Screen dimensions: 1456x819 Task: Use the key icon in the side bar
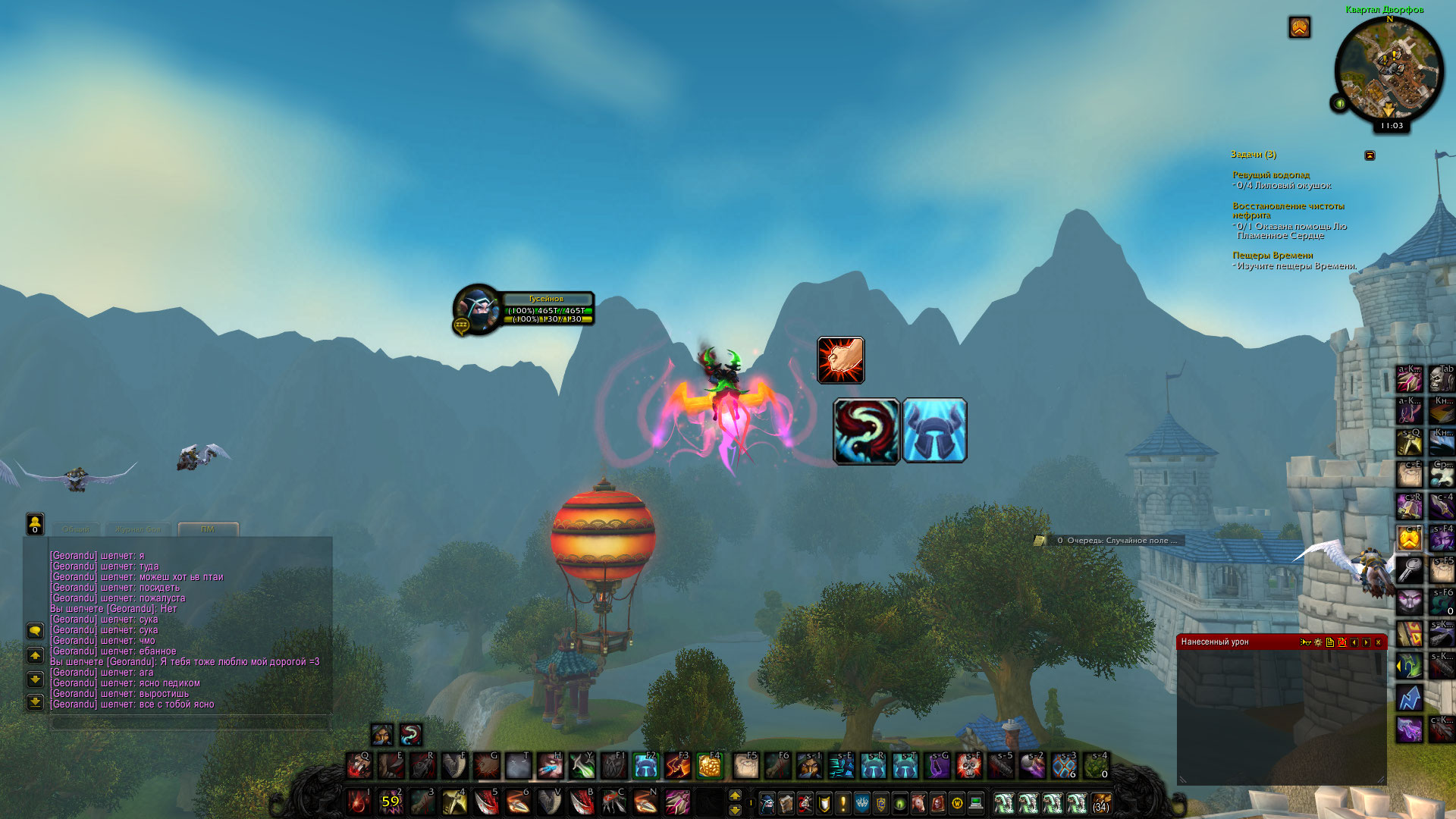[x=1409, y=567]
